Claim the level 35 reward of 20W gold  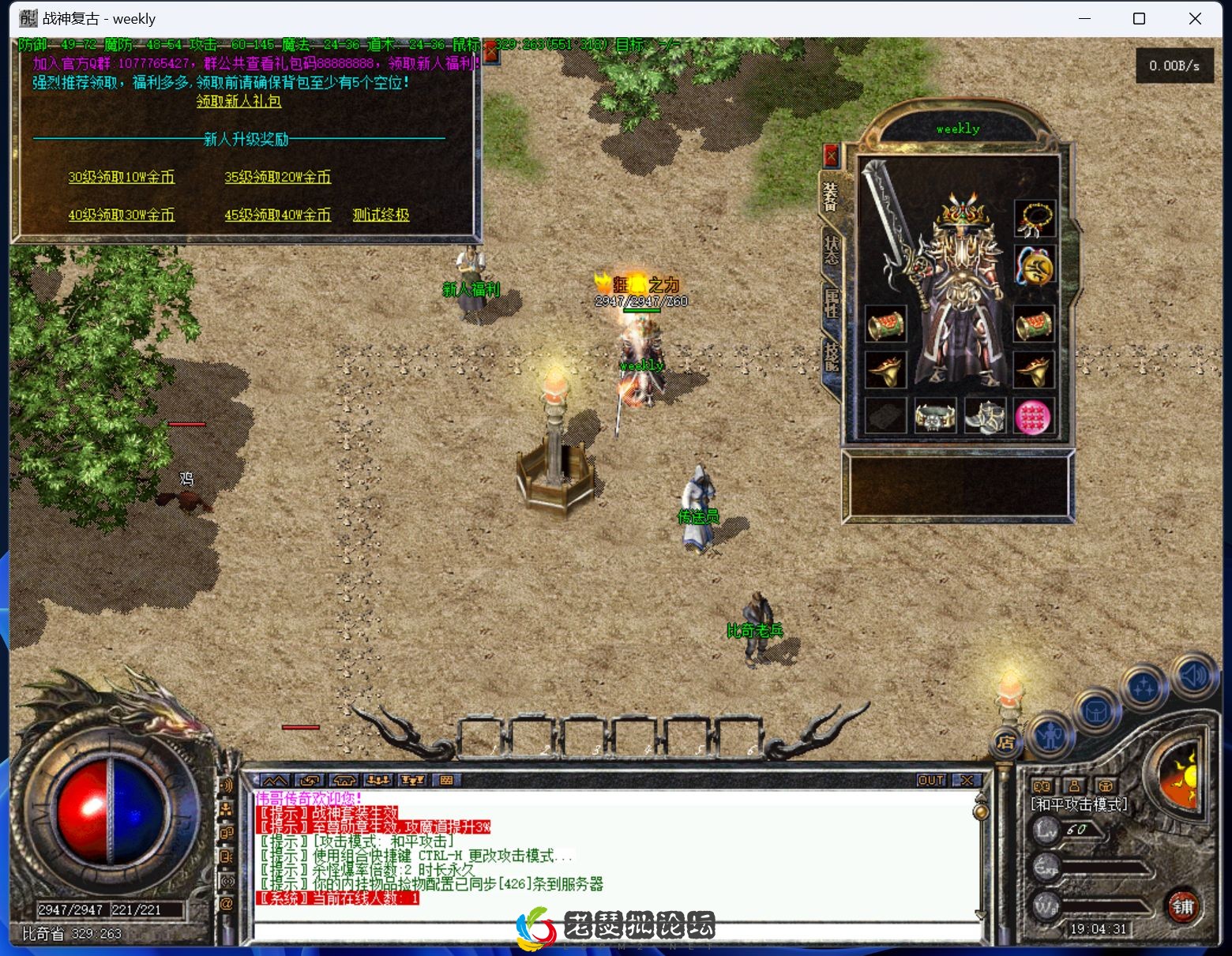pyautogui.click(x=277, y=177)
